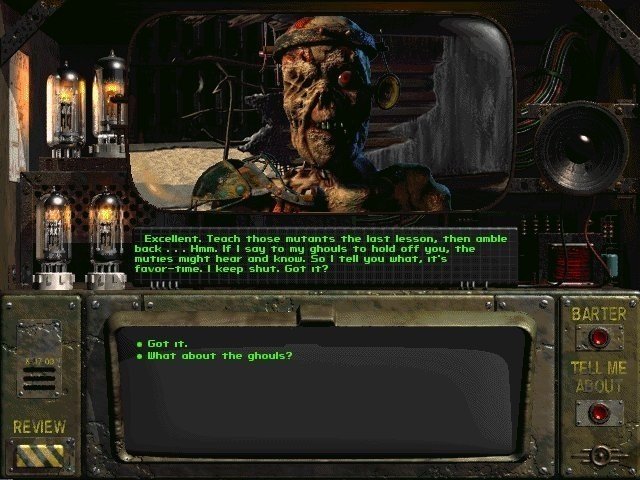Screen dimensions: 640x480
Task: Select "What about the ghouls?" dialogue option
Action: point(219,356)
